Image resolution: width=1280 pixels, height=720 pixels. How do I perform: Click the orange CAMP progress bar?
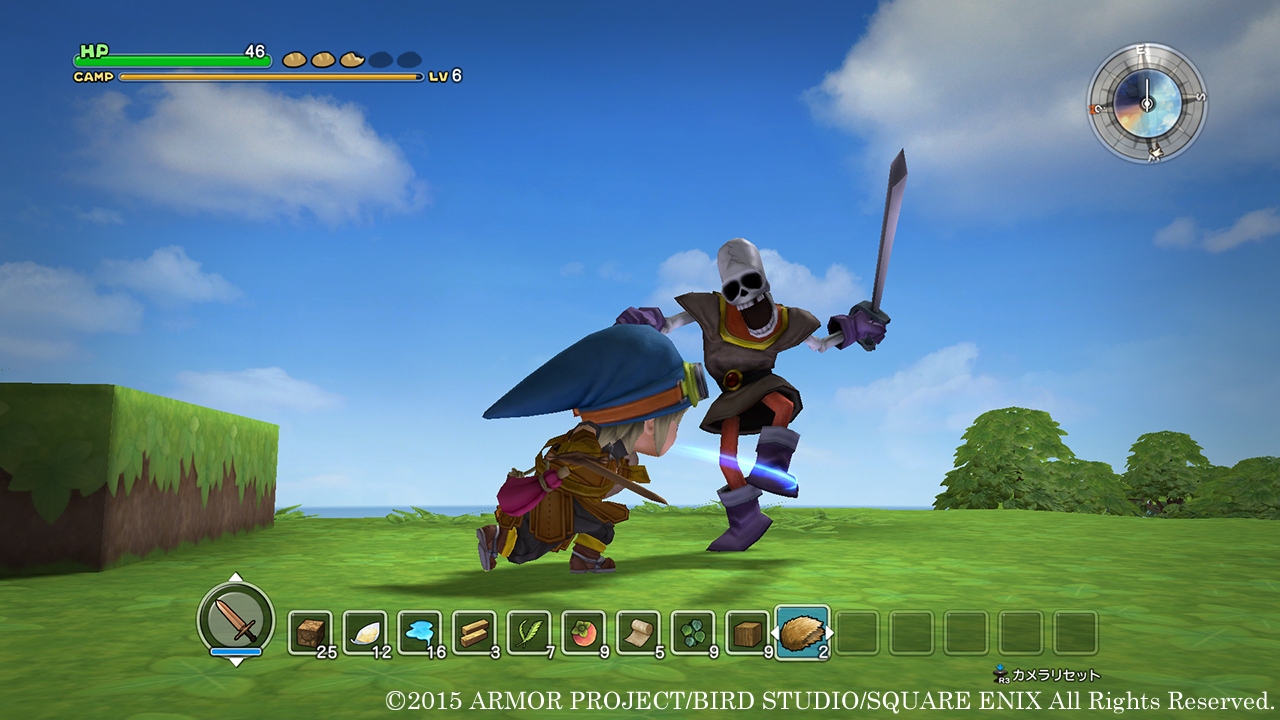(270, 75)
